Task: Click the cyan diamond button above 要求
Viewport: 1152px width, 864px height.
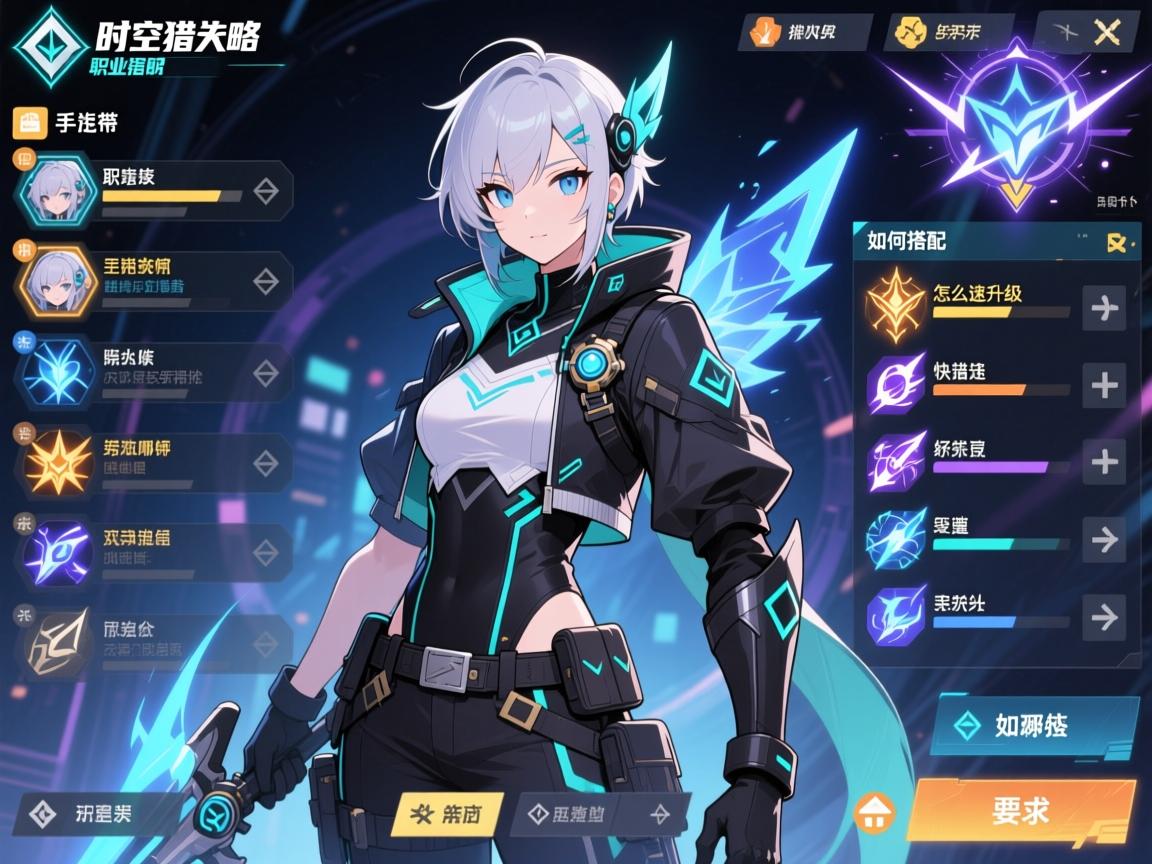Action: [1034, 725]
